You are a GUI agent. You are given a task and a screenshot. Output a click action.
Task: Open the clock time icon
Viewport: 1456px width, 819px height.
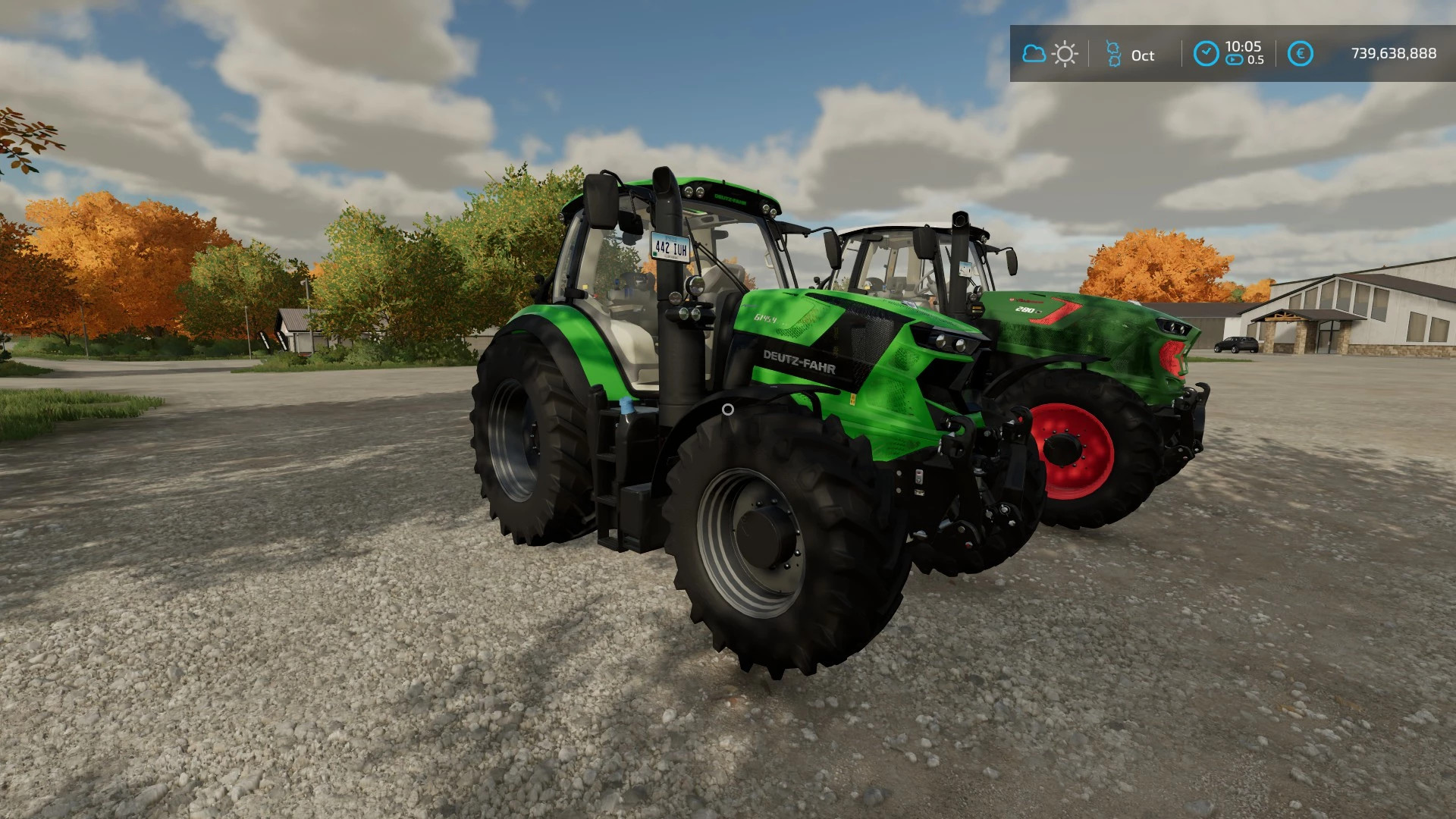[x=1207, y=51]
